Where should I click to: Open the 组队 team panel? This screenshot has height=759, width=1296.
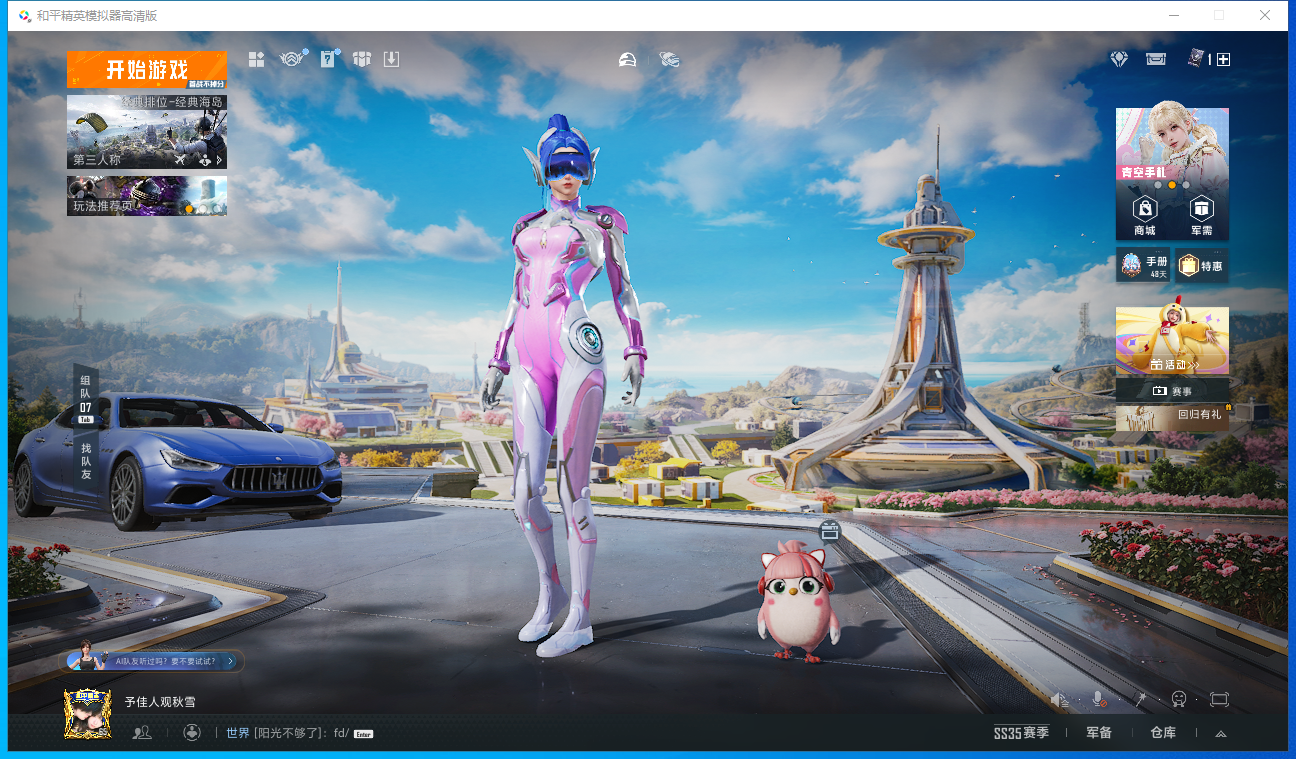(86, 394)
